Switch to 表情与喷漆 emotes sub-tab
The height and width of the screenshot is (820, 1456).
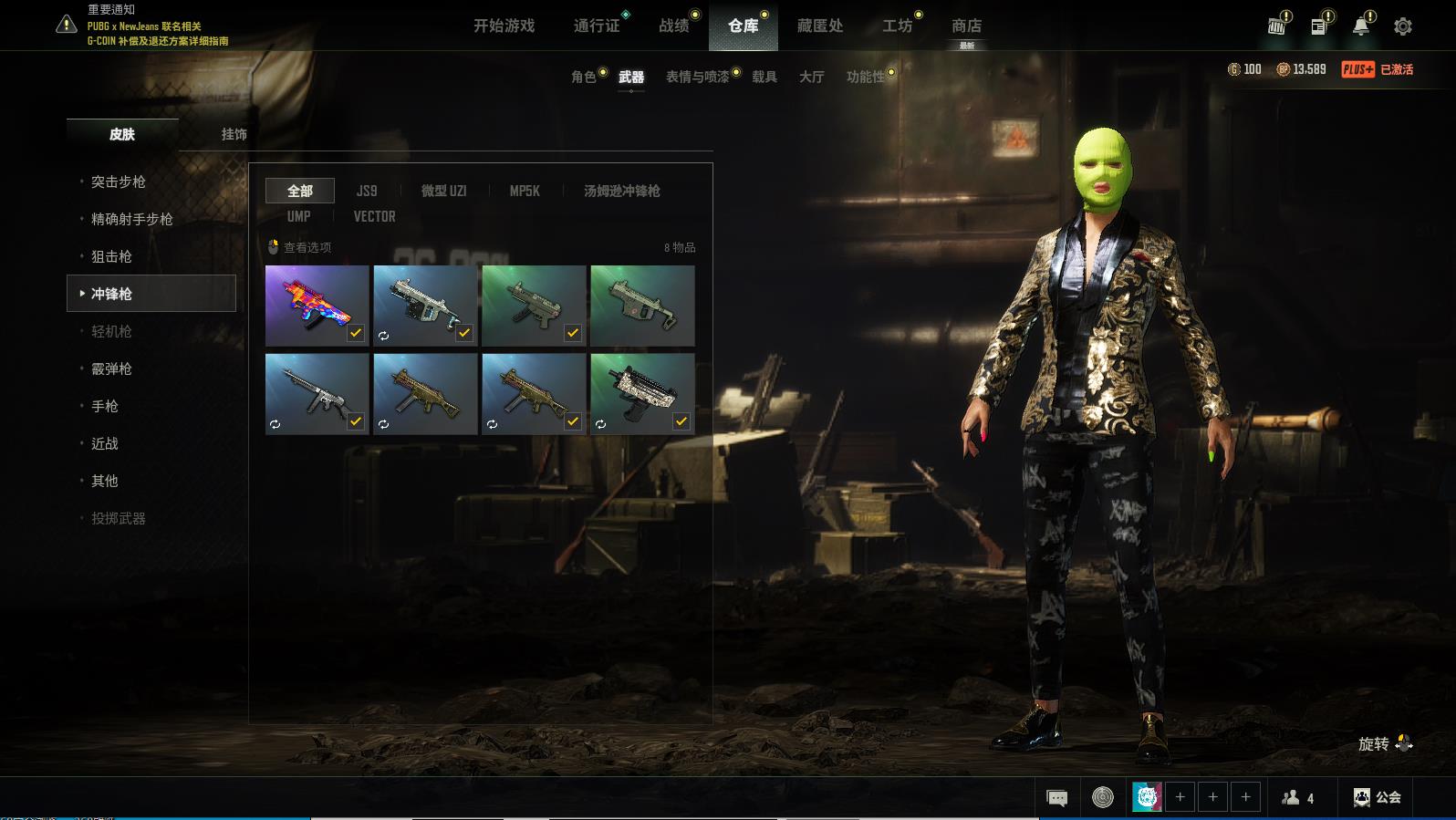click(698, 77)
